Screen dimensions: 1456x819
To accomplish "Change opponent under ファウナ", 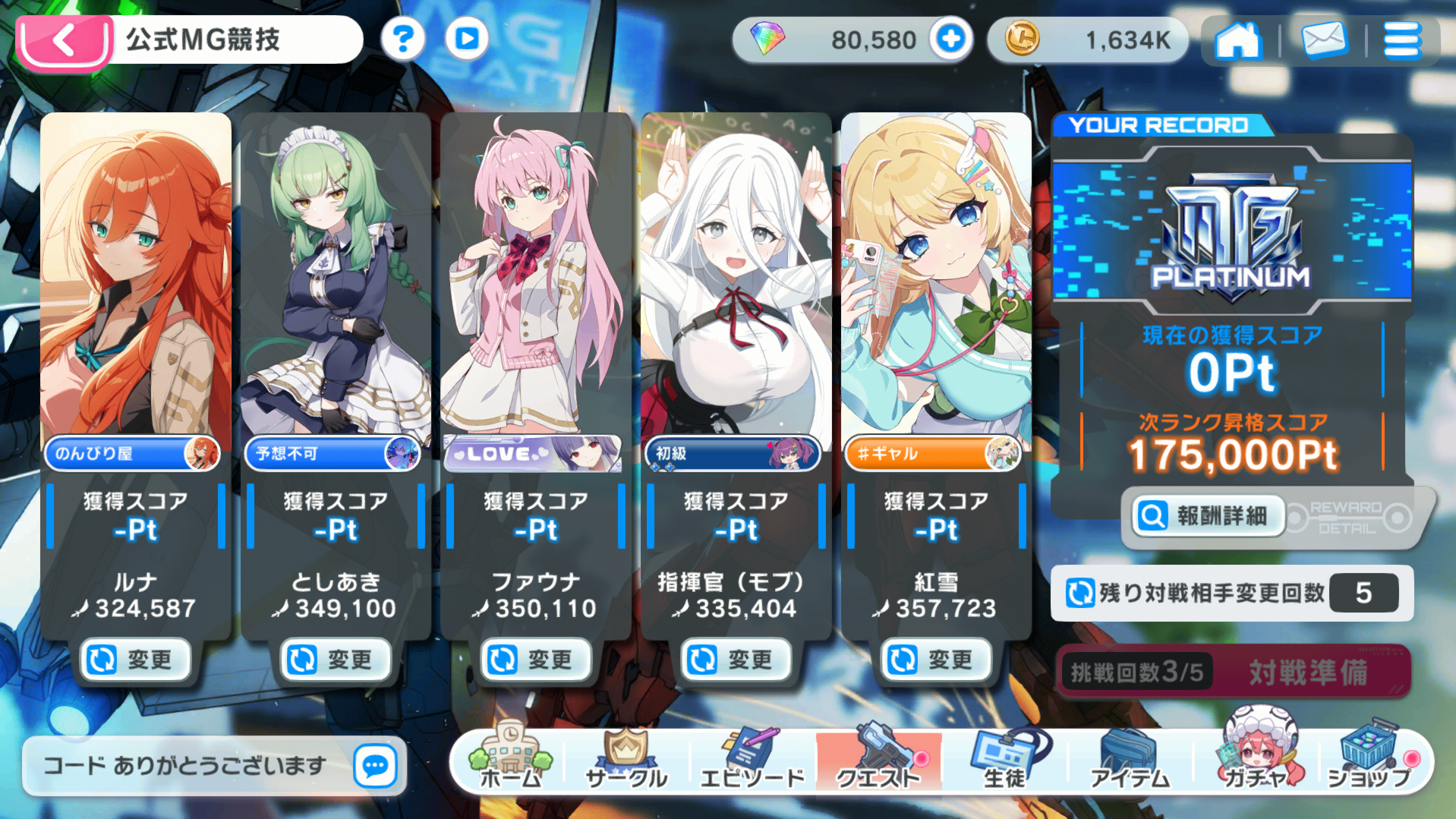I will coord(536,660).
